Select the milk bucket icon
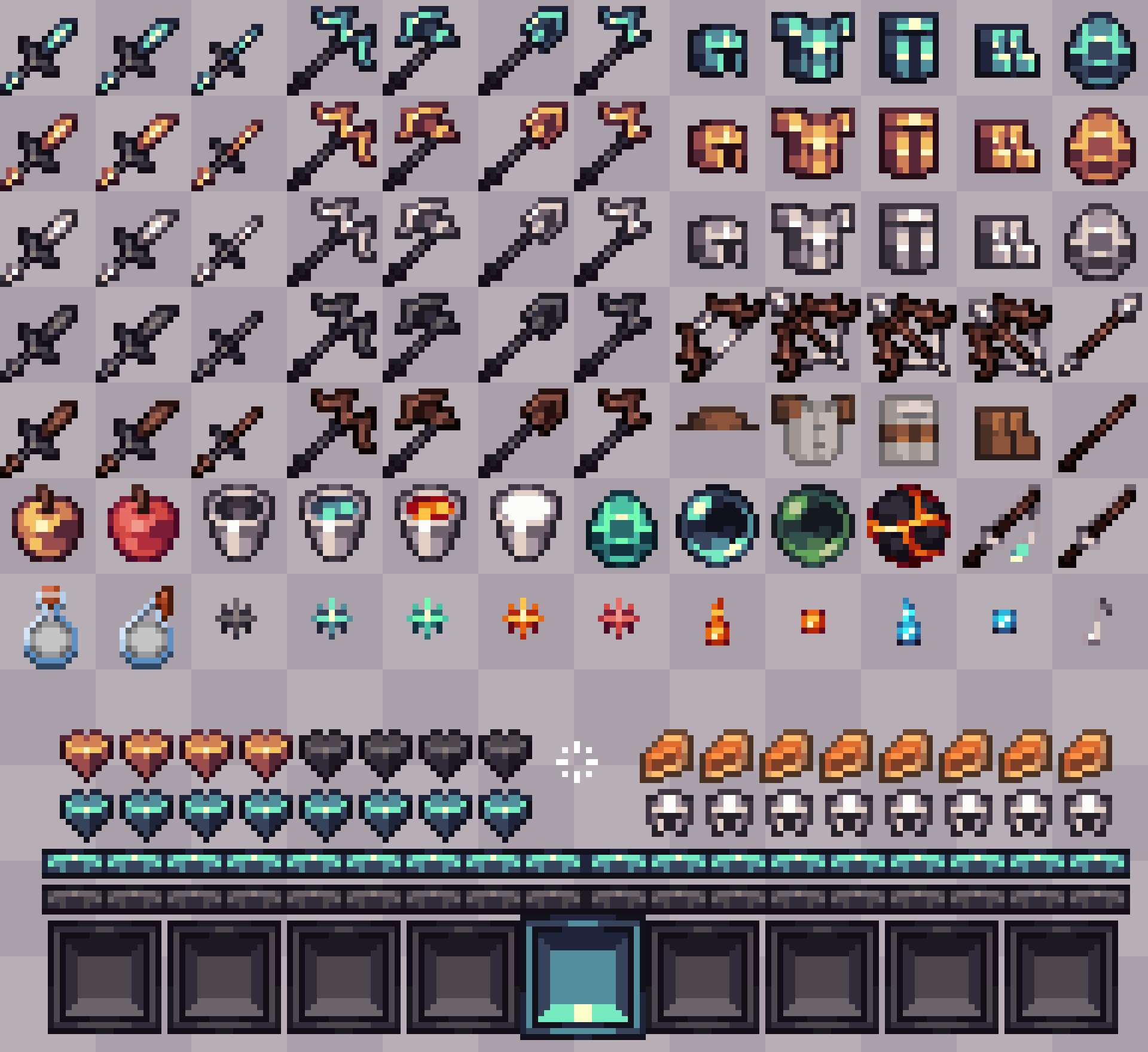1148x1052 pixels. click(526, 526)
